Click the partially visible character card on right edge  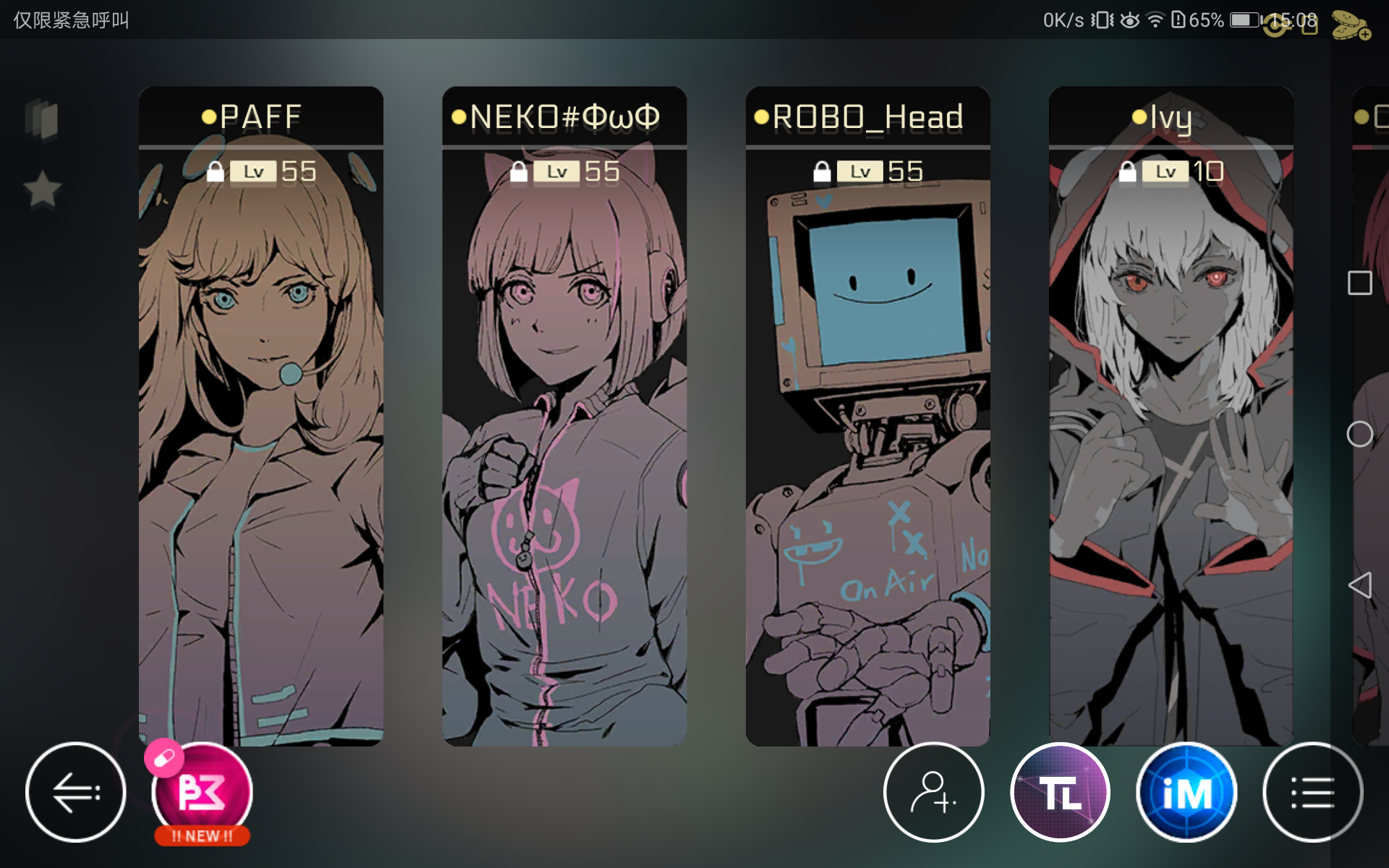click(1371, 434)
